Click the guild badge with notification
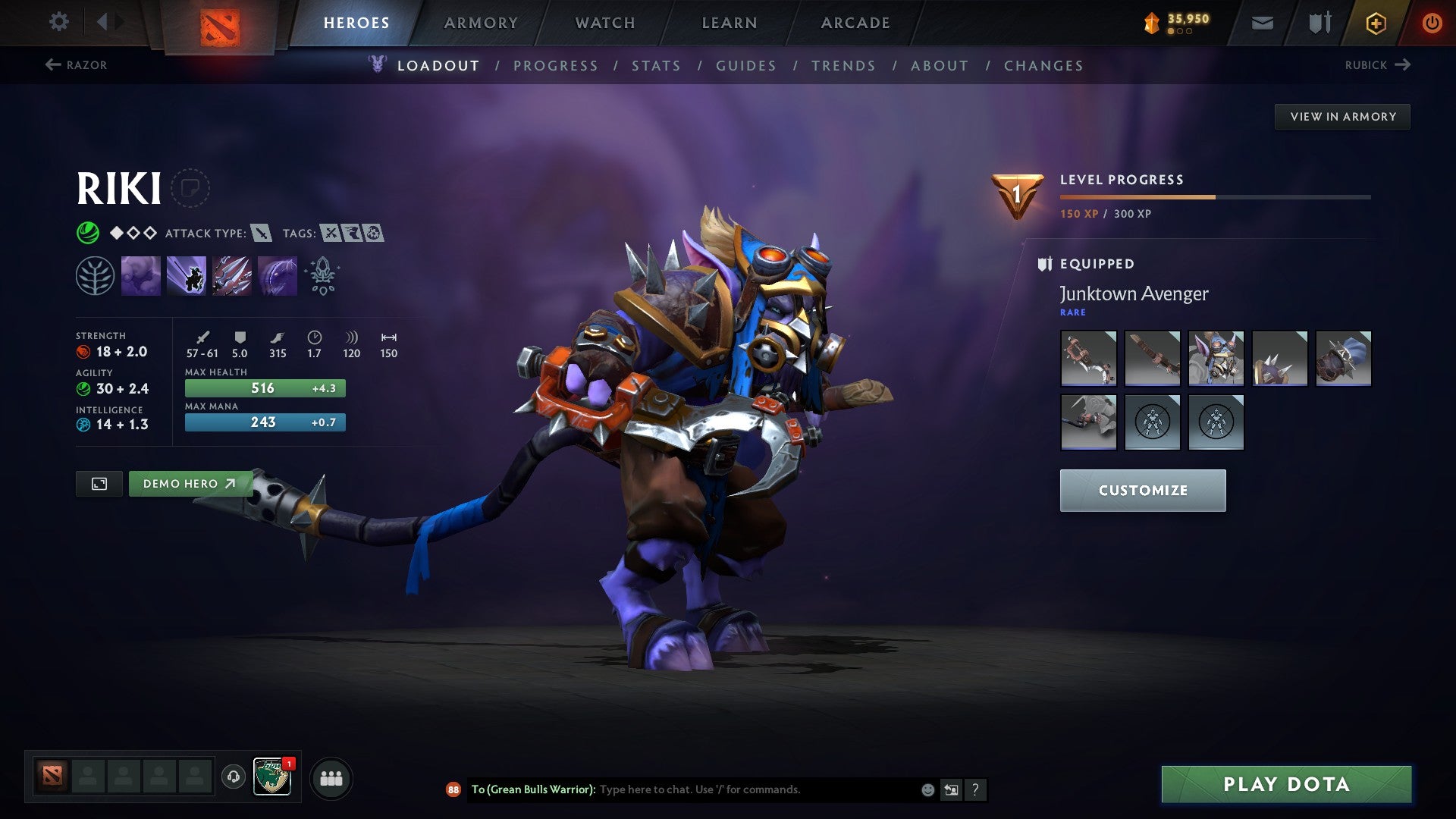Image resolution: width=1456 pixels, height=819 pixels. 273,777
